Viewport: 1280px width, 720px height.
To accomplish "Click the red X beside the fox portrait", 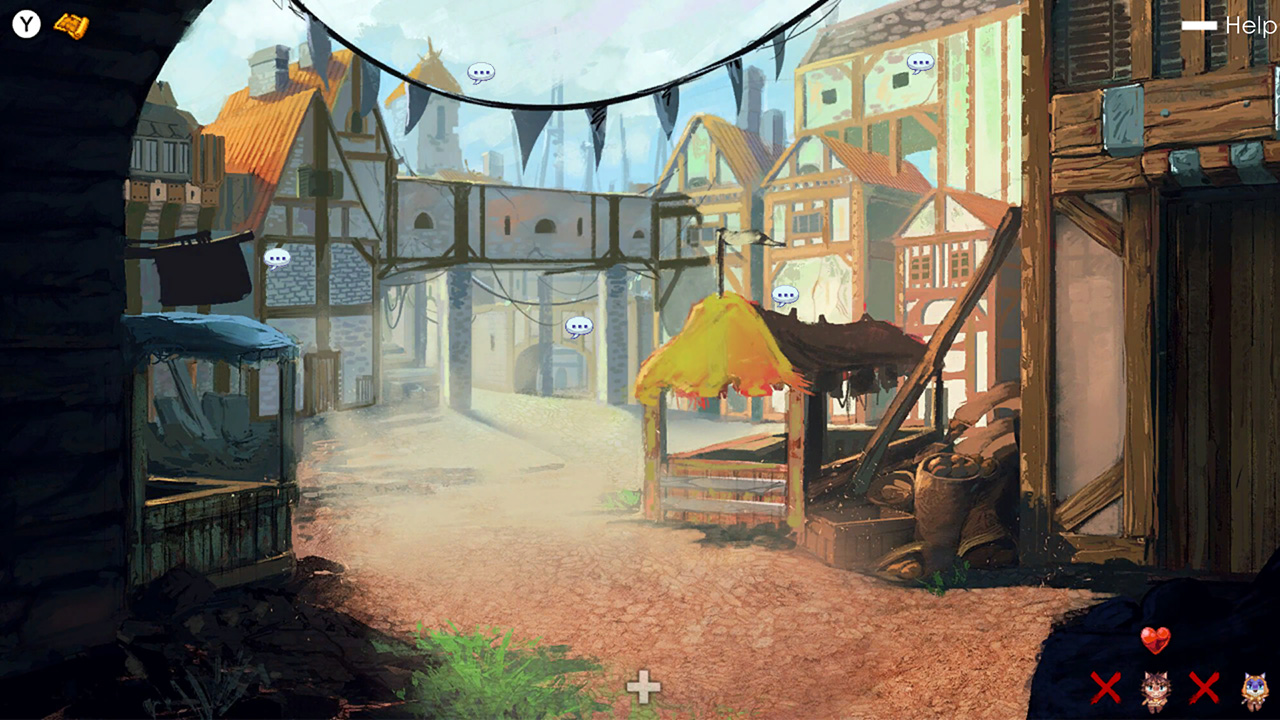I will coord(1204,690).
